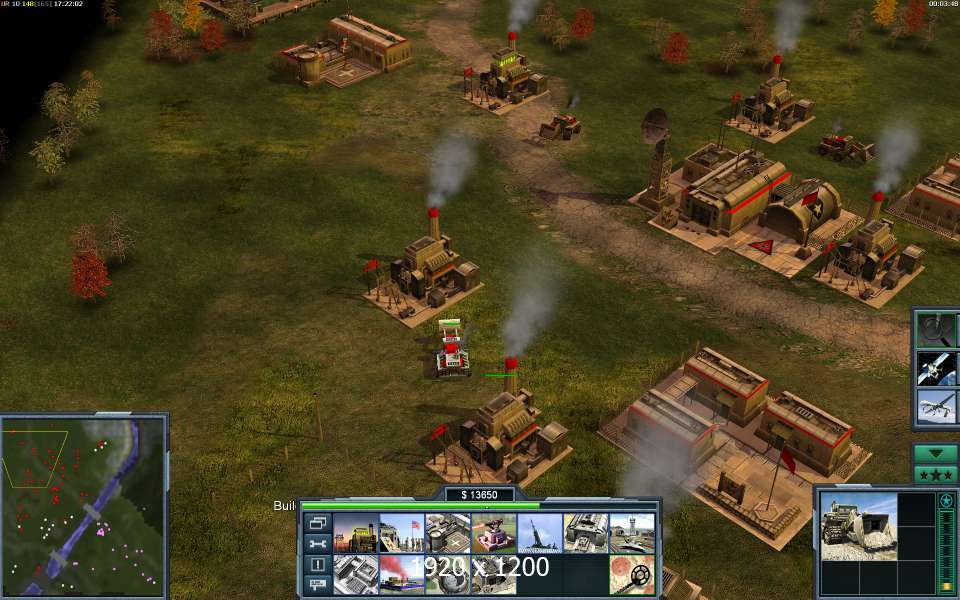Image resolution: width=960 pixels, height=600 pixels.
Task: Select the missile defense build icon
Action: (539, 533)
